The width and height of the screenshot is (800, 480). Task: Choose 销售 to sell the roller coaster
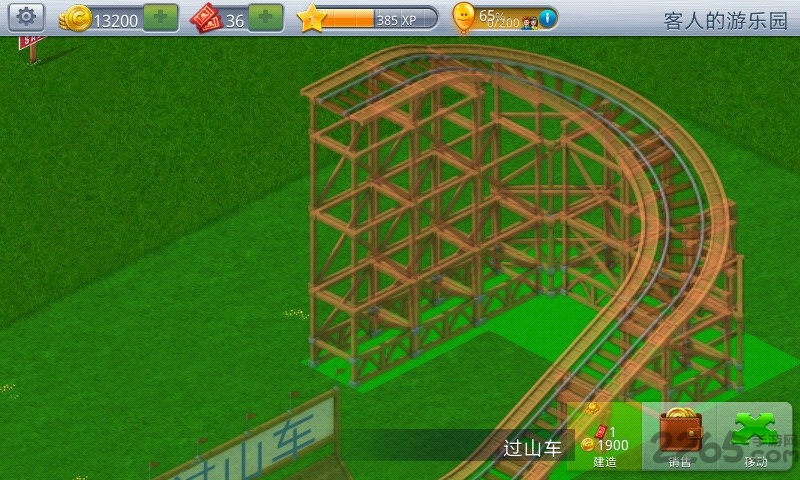681,437
